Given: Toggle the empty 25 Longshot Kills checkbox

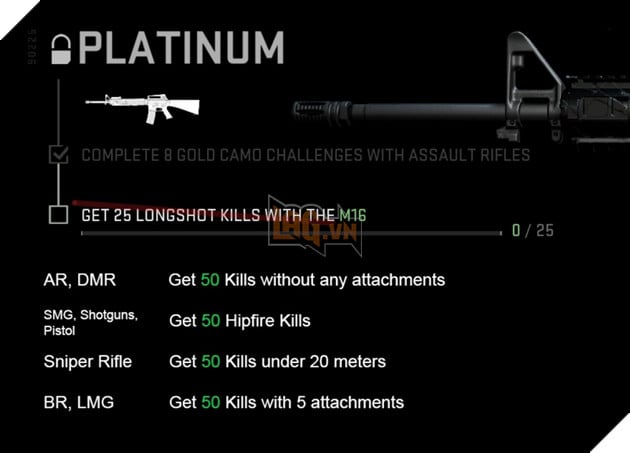Looking at the screenshot, I should 59,214.
